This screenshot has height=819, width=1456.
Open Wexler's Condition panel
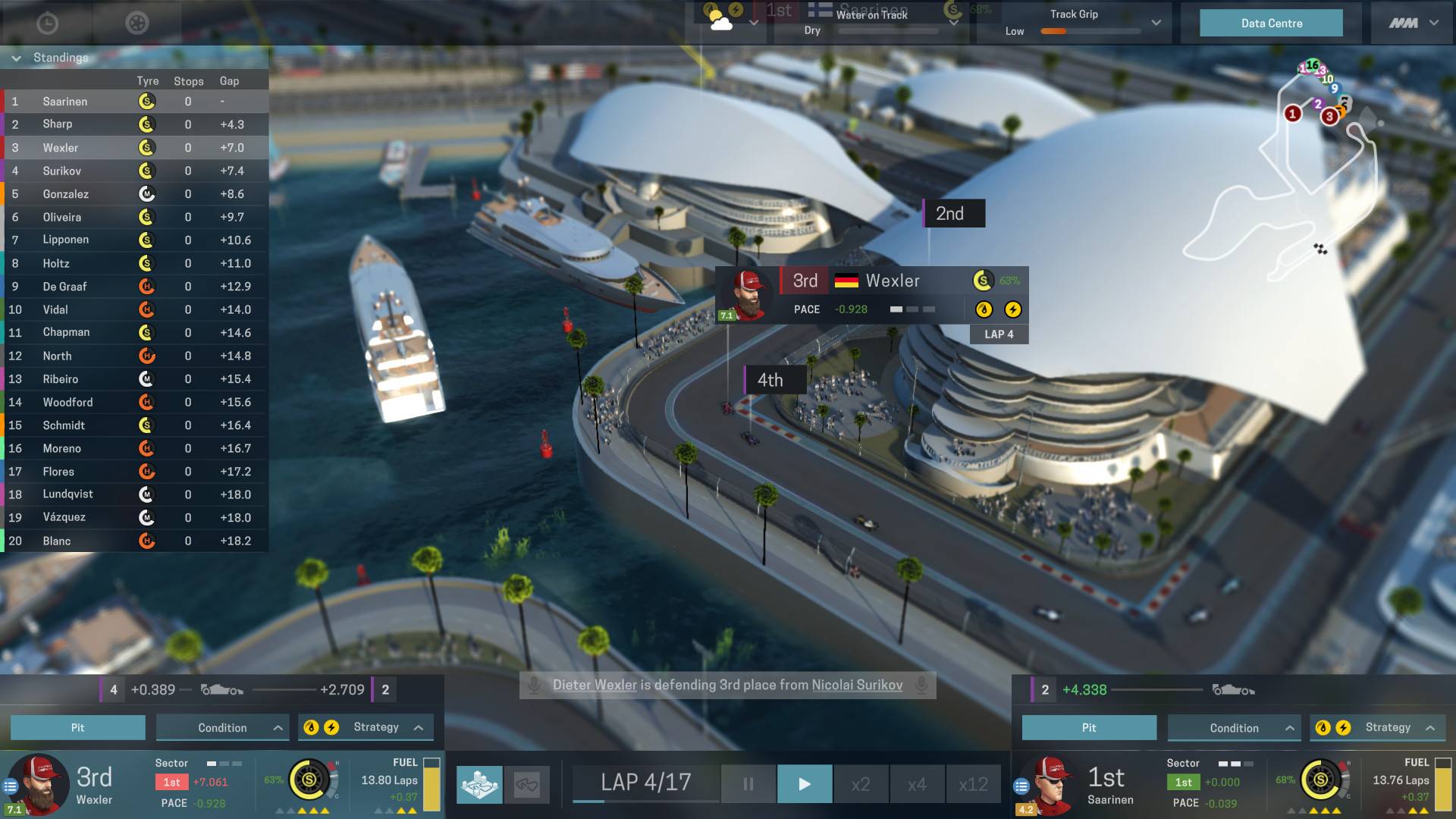[222, 726]
